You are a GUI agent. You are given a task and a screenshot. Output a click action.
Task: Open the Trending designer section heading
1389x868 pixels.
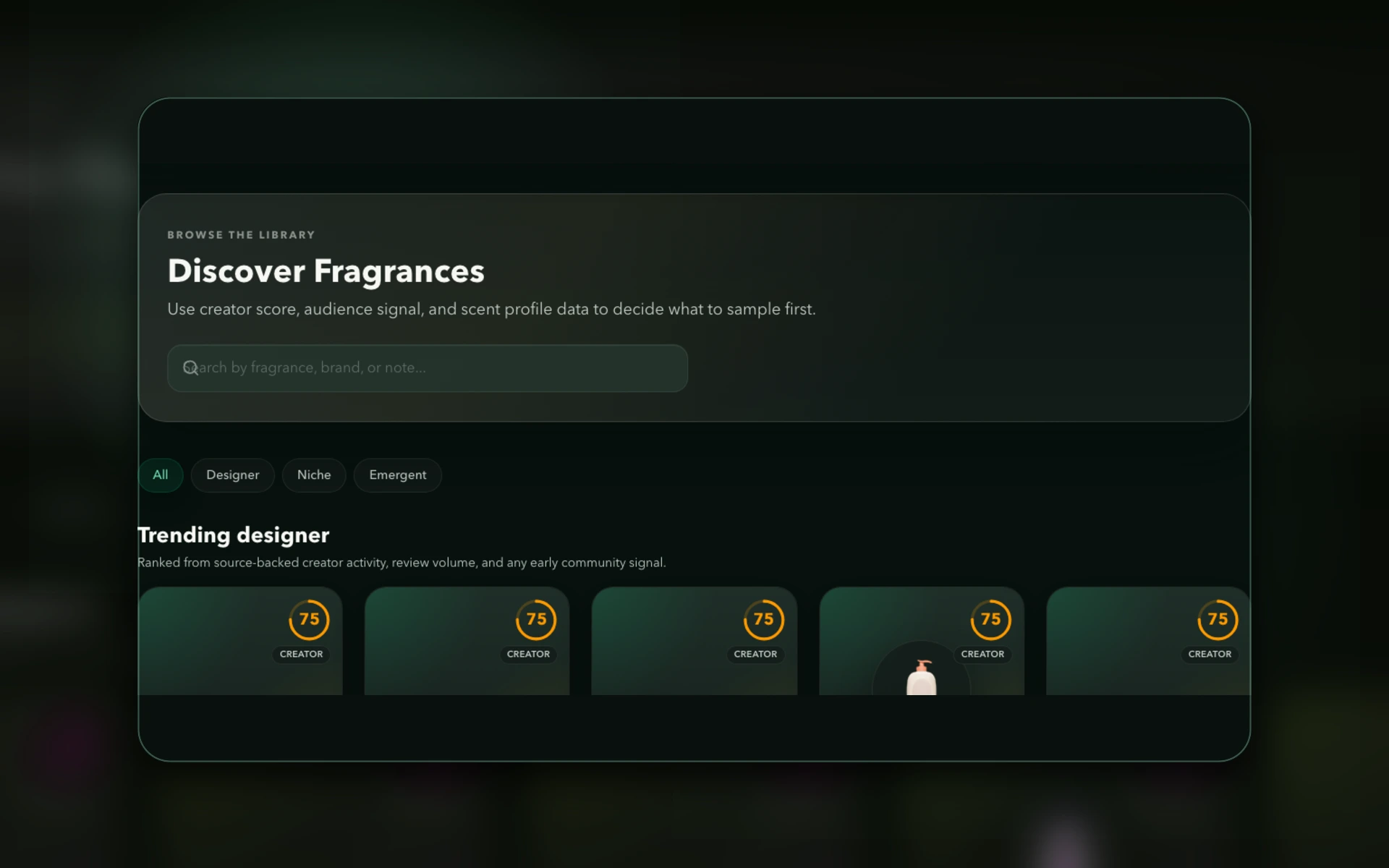pos(233,535)
